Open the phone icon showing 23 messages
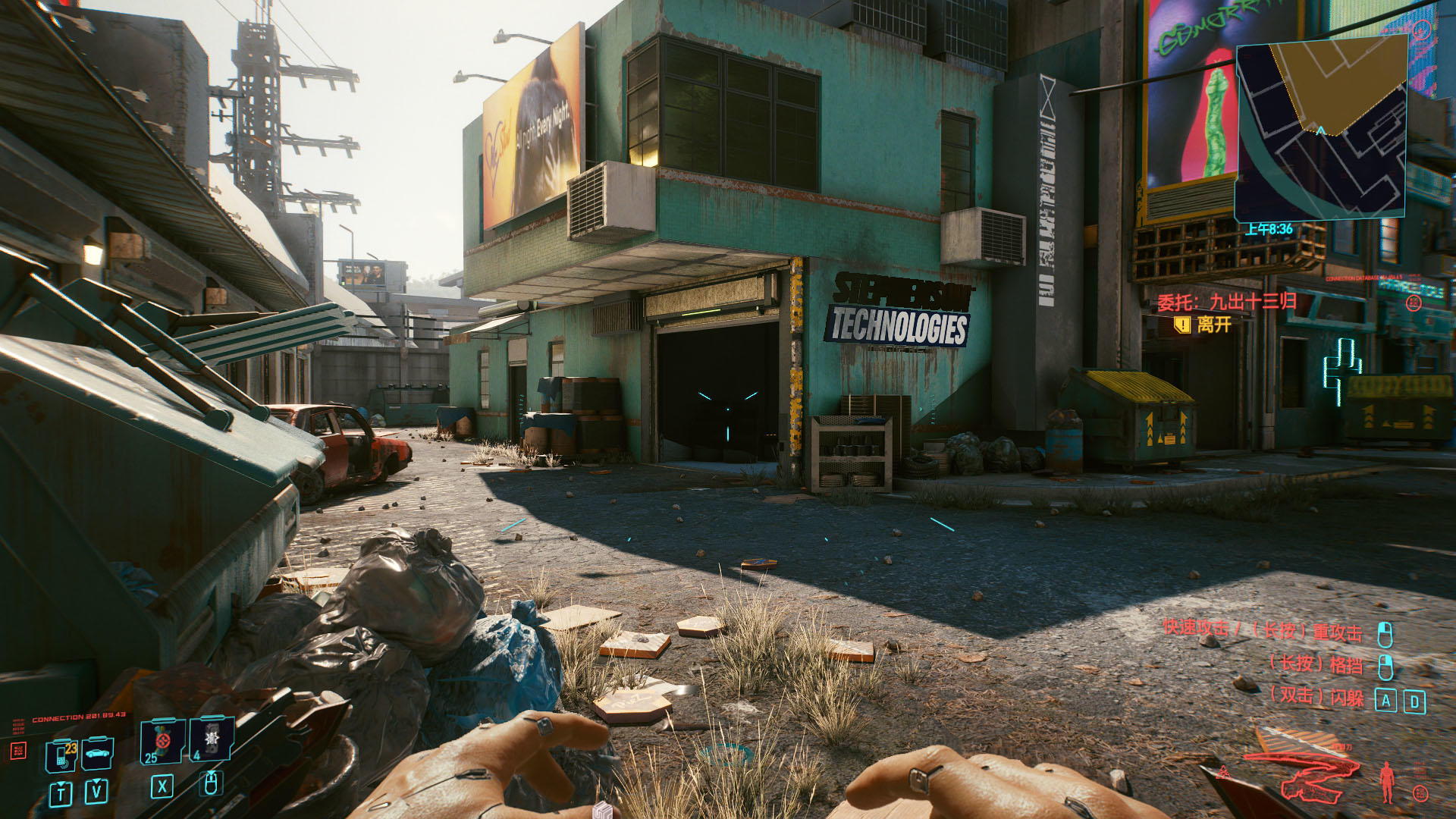 [62, 755]
